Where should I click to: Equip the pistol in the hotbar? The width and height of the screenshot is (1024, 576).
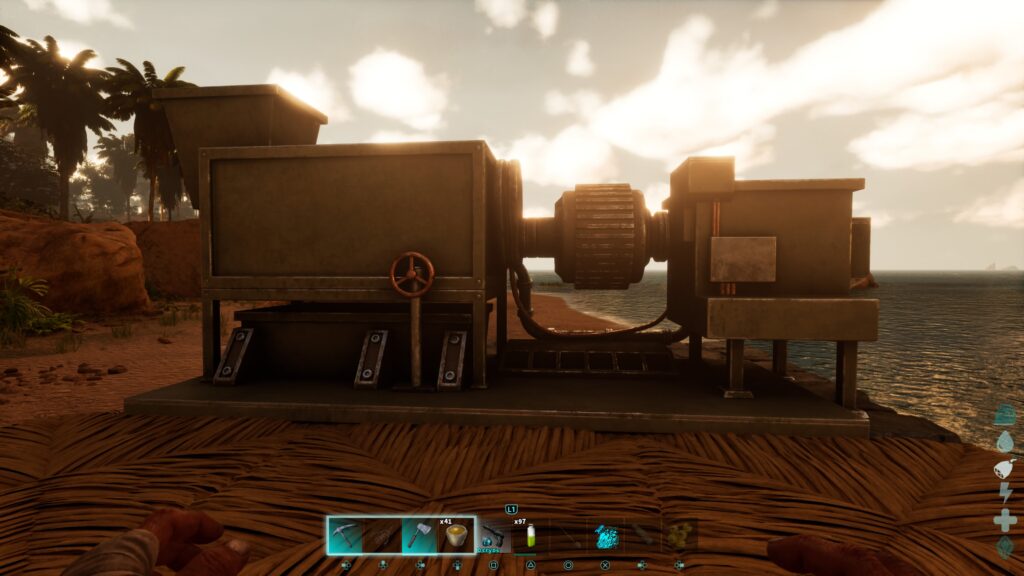pyautogui.click(x=494, y=535)
